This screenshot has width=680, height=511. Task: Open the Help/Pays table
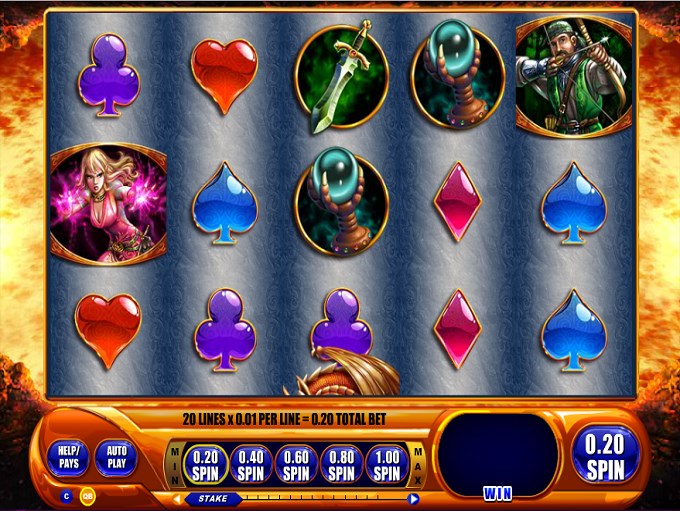68,458
